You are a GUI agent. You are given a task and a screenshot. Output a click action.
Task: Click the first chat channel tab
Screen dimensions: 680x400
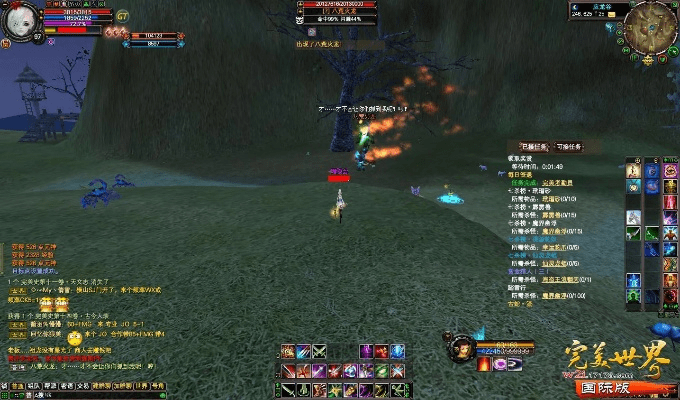(15, 384)
